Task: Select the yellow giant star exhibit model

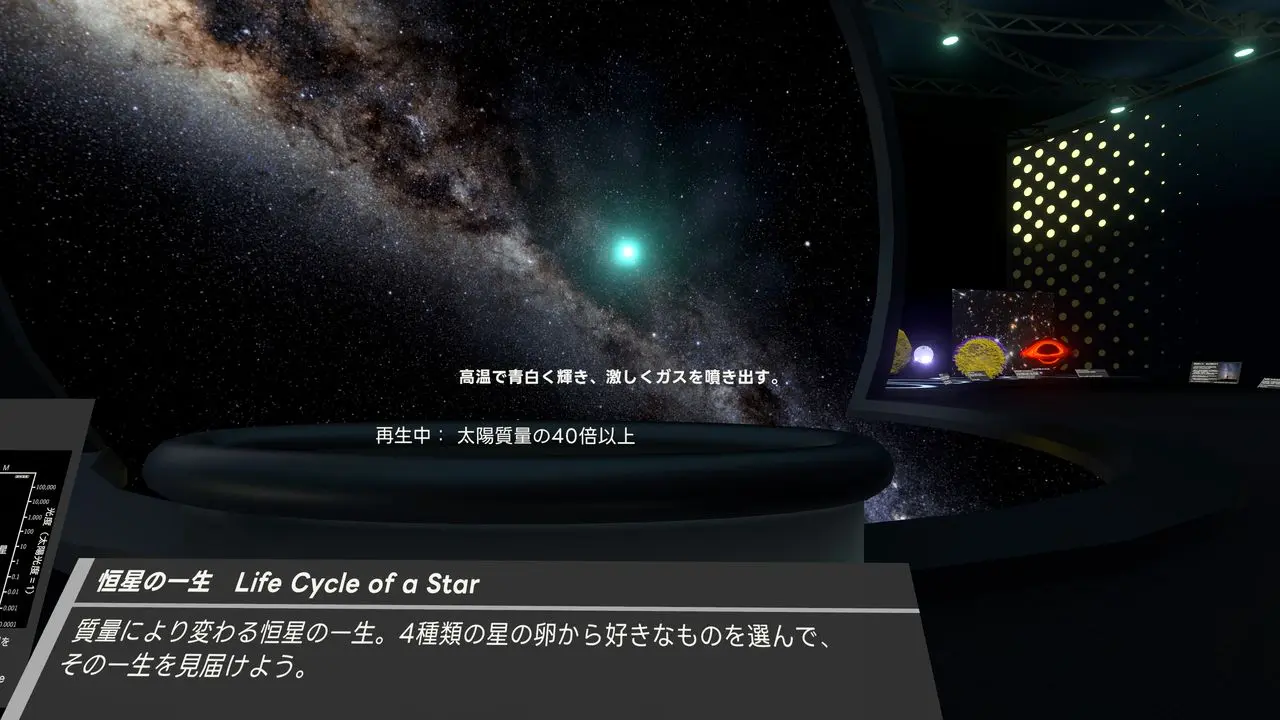Action: [980, 355]
